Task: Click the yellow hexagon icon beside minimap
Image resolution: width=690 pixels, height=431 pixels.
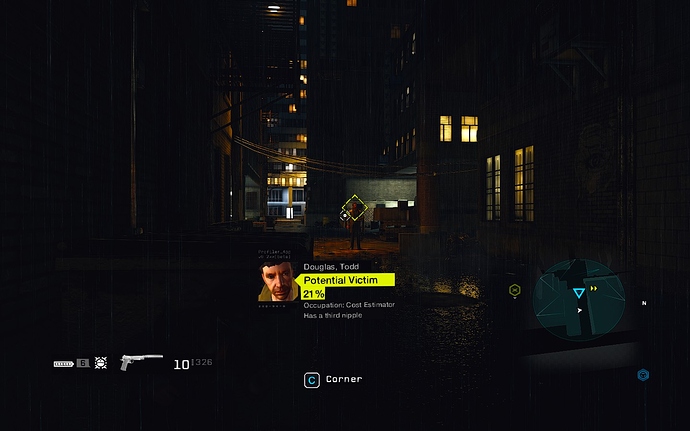Action: click(x=515, y=290)
